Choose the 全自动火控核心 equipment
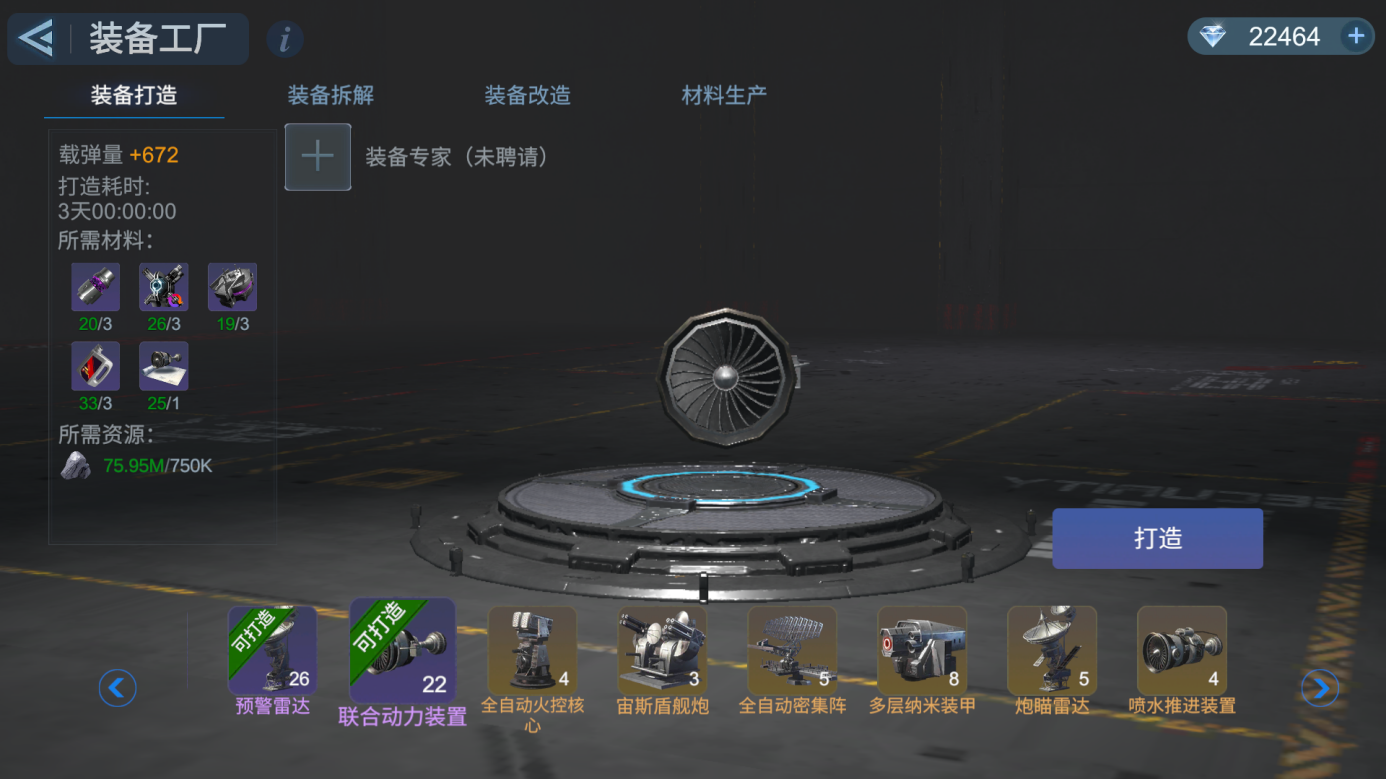 coord(531,650)
